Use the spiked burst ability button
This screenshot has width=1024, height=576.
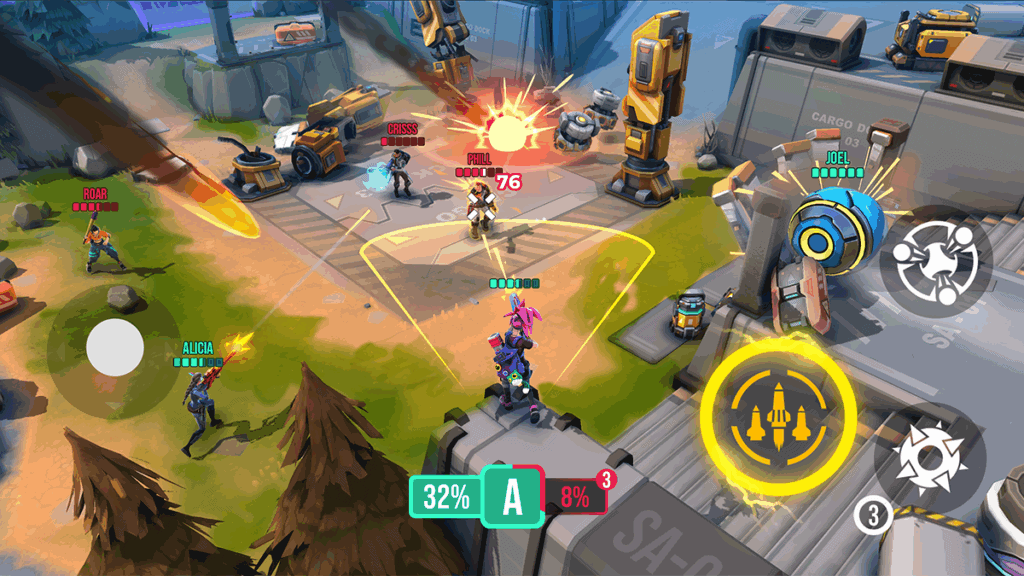930,459
